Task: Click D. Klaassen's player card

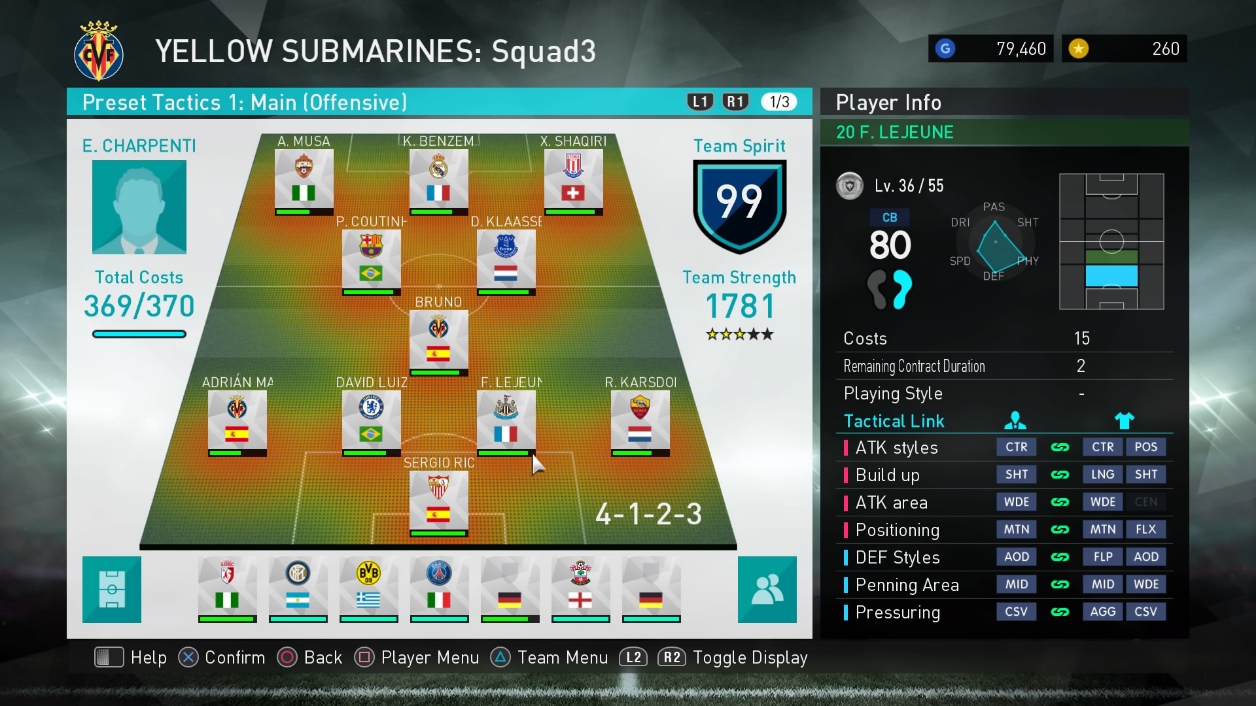Action: [506, 261]
